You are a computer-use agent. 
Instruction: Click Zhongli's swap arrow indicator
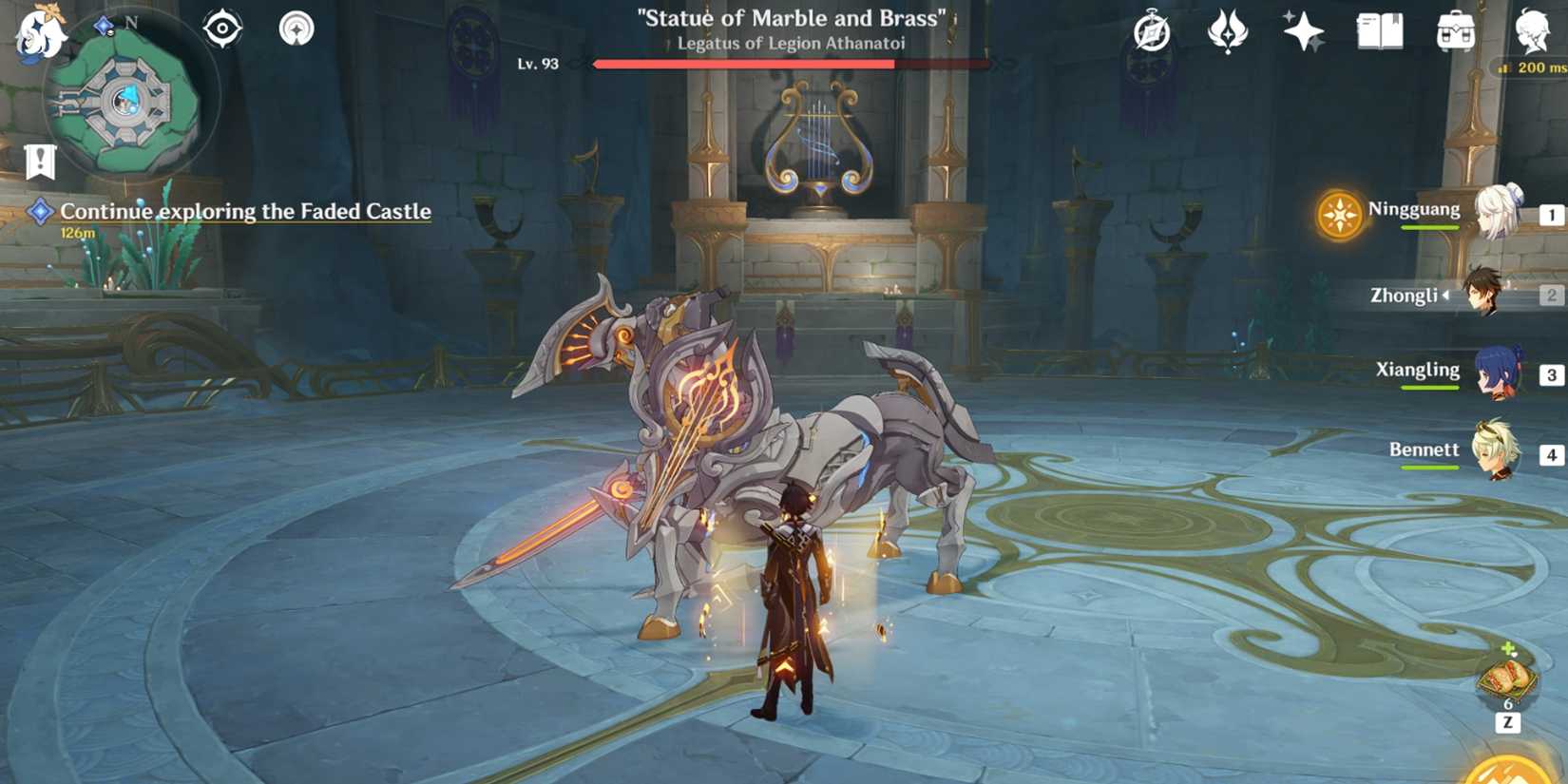(x=1445, y=296)
